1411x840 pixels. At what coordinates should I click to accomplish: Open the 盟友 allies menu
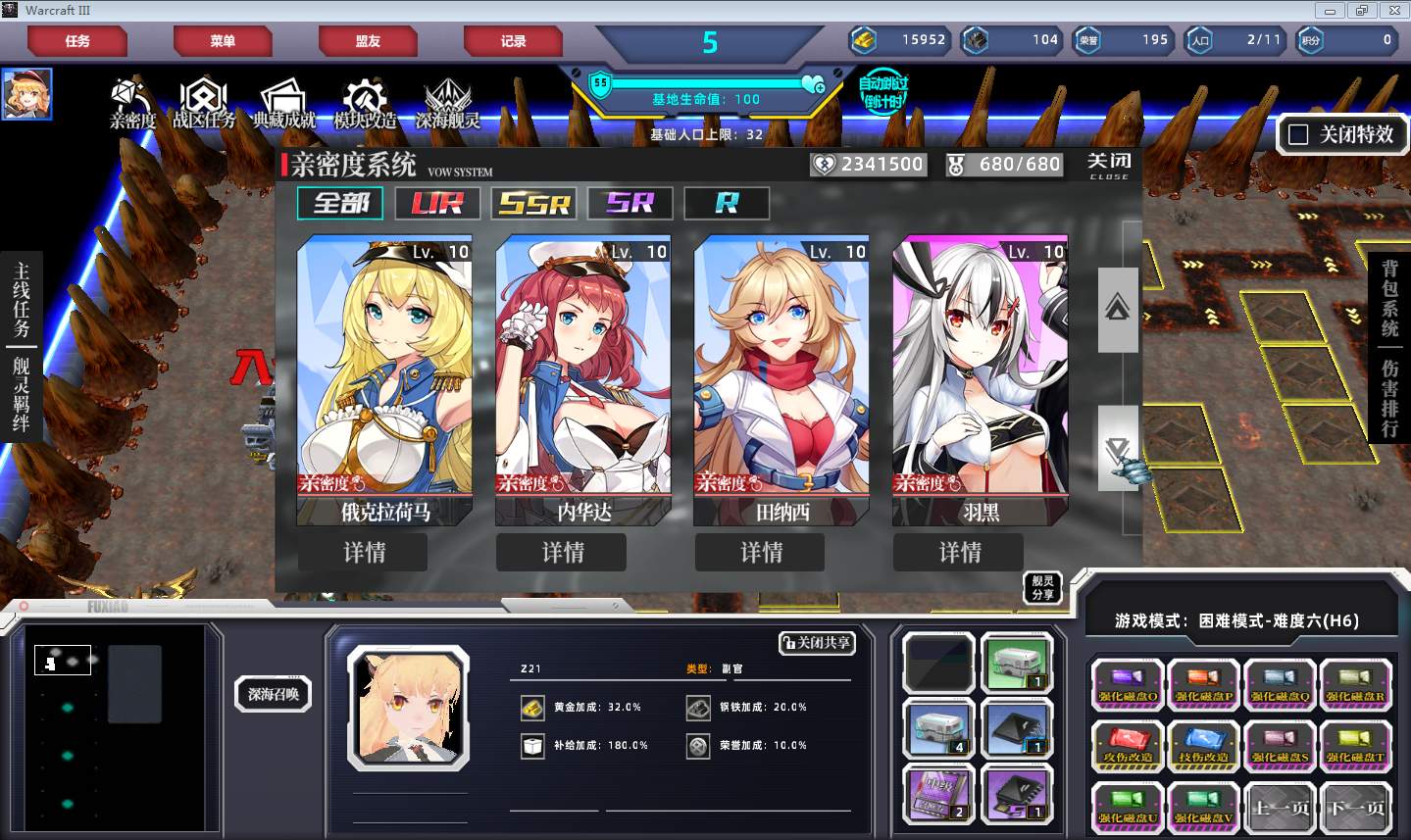point(368,41)
